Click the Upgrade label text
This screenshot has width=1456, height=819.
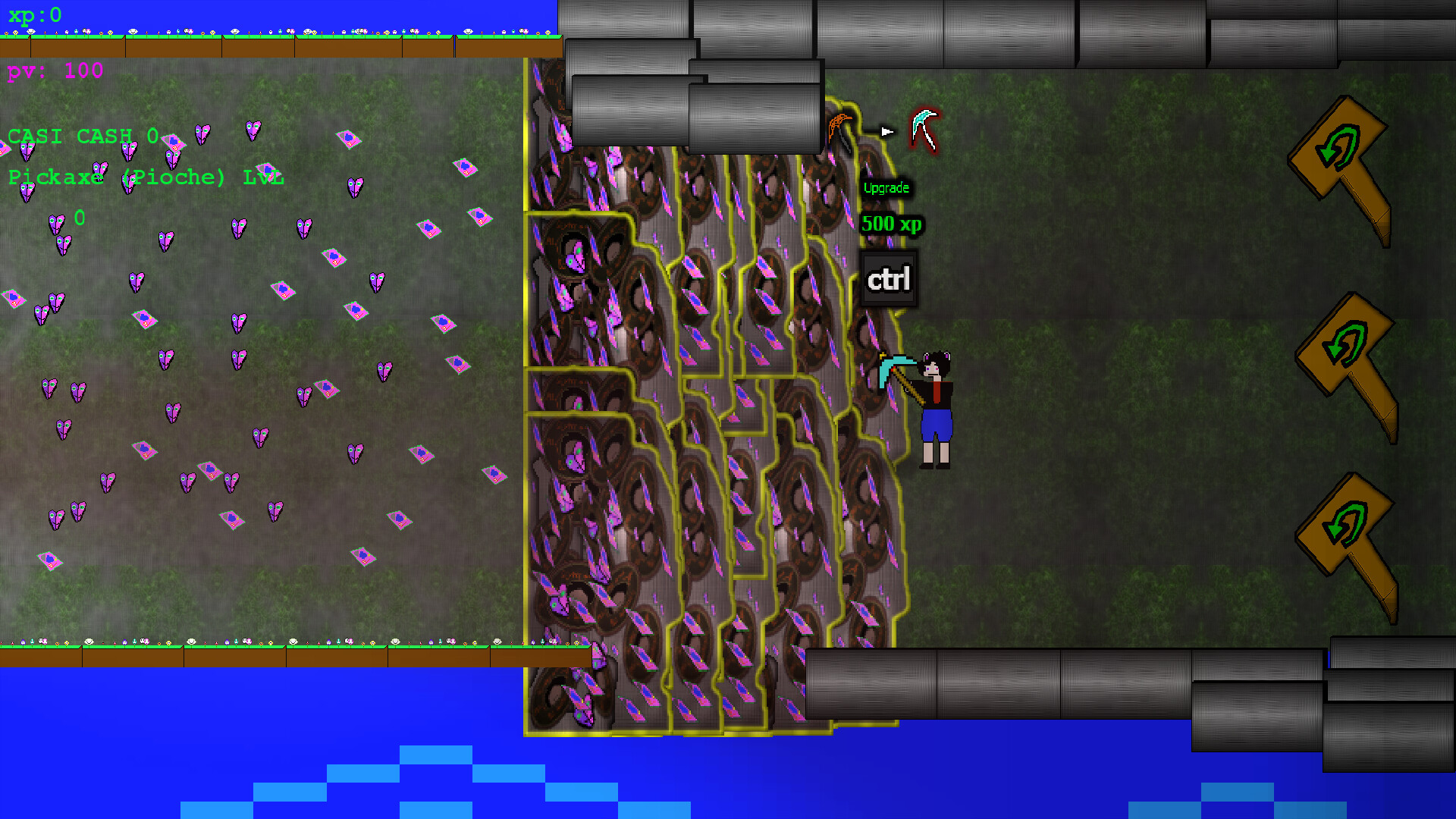click(886, 187)
